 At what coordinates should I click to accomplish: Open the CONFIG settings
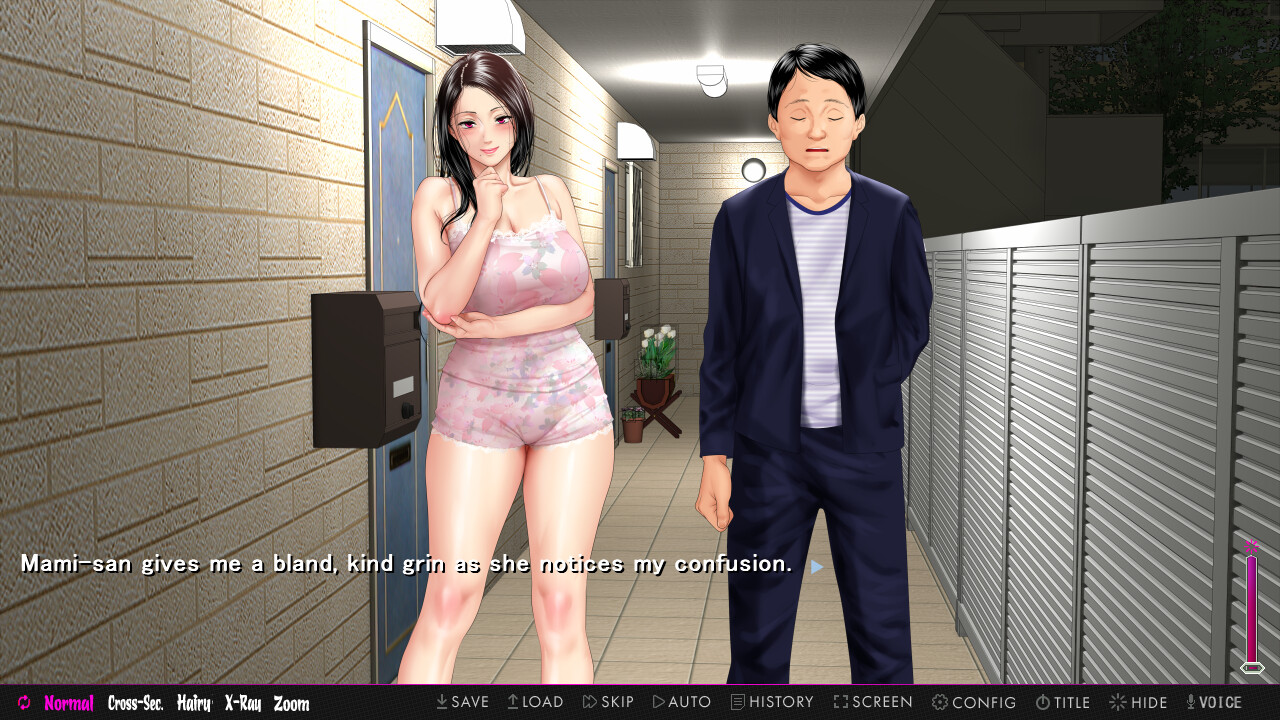(974, 702)
